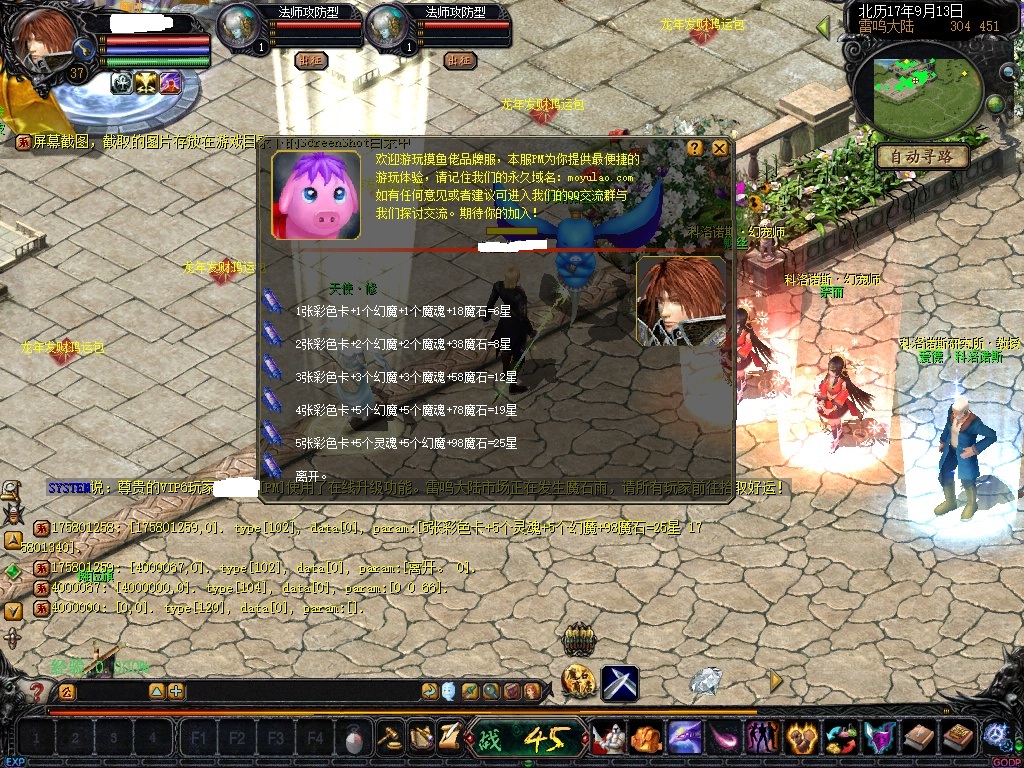Open the dialog's question mark help
The height and width of the screenshot is (768, 1024).
695,148
